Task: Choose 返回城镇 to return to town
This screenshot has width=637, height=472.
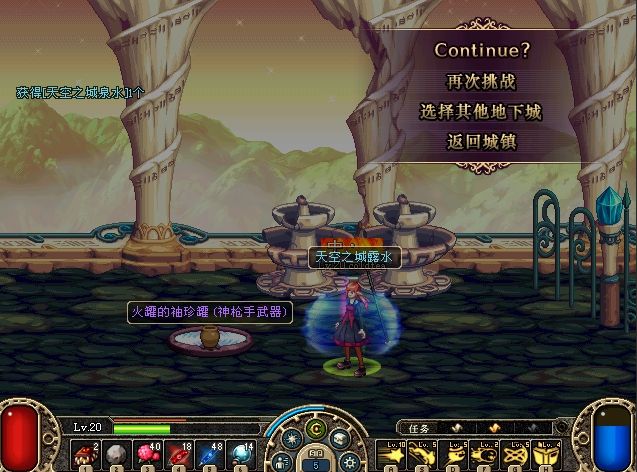Action: coord(481,141)
